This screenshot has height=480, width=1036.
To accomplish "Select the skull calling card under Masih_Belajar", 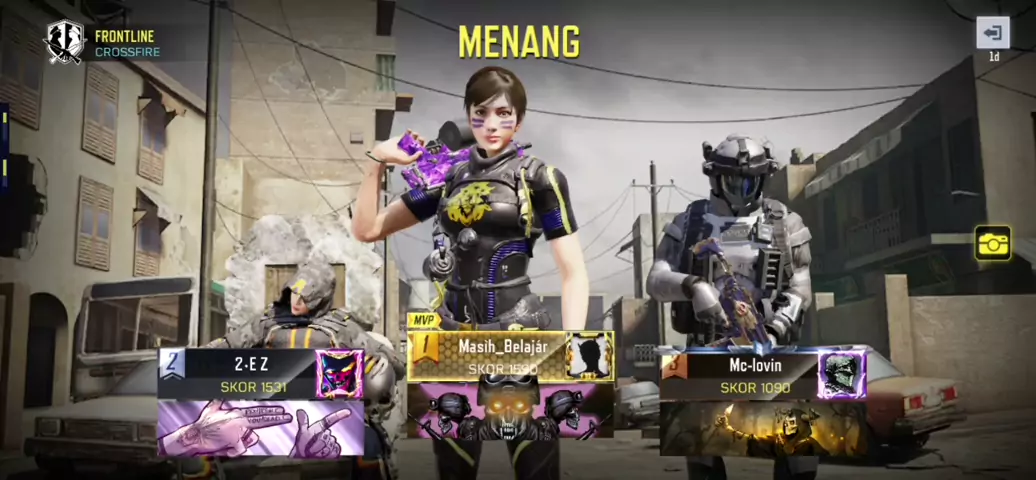I will pos(510,411).
